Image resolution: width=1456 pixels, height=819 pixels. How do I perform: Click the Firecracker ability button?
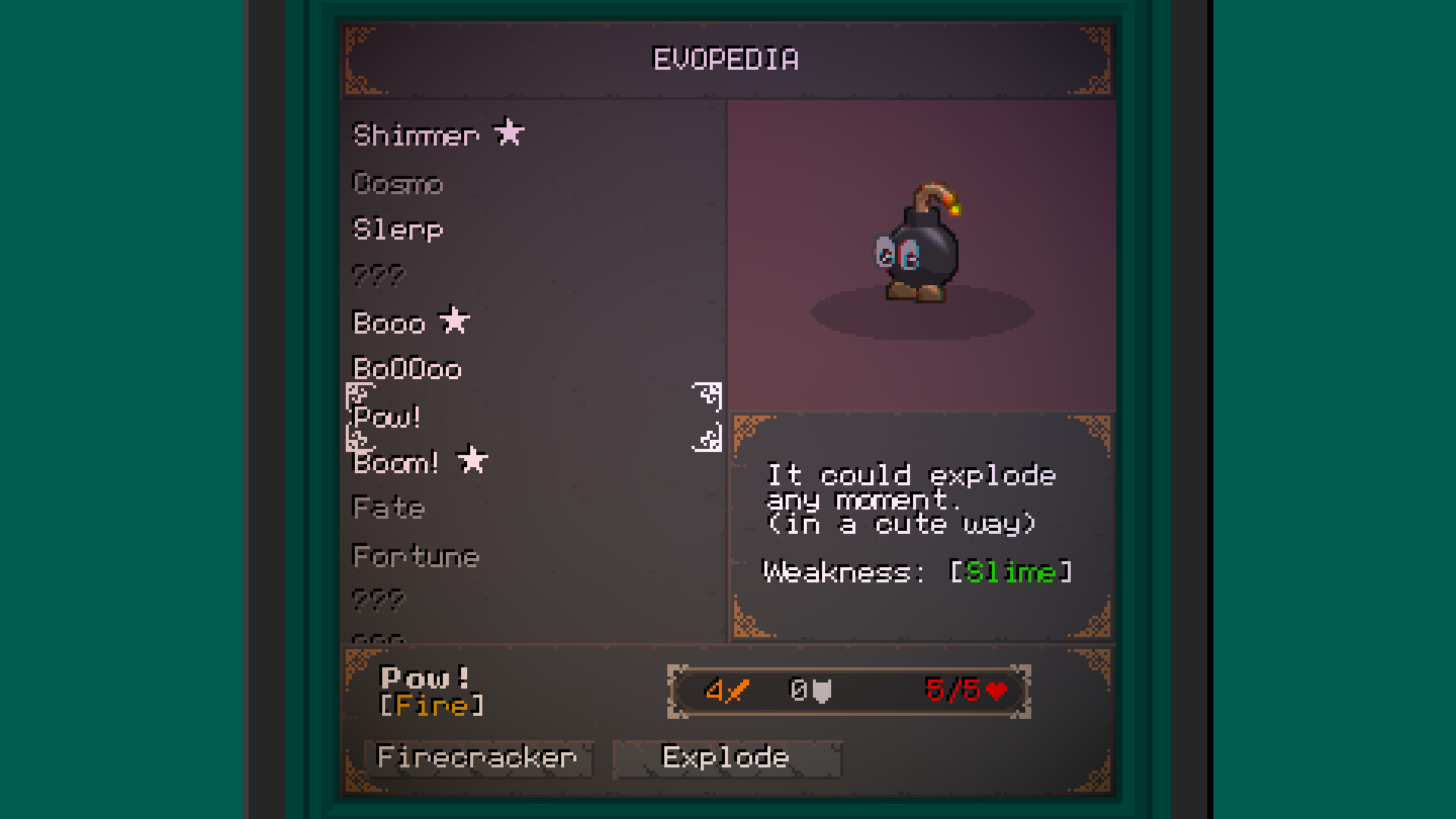point(478,757)
